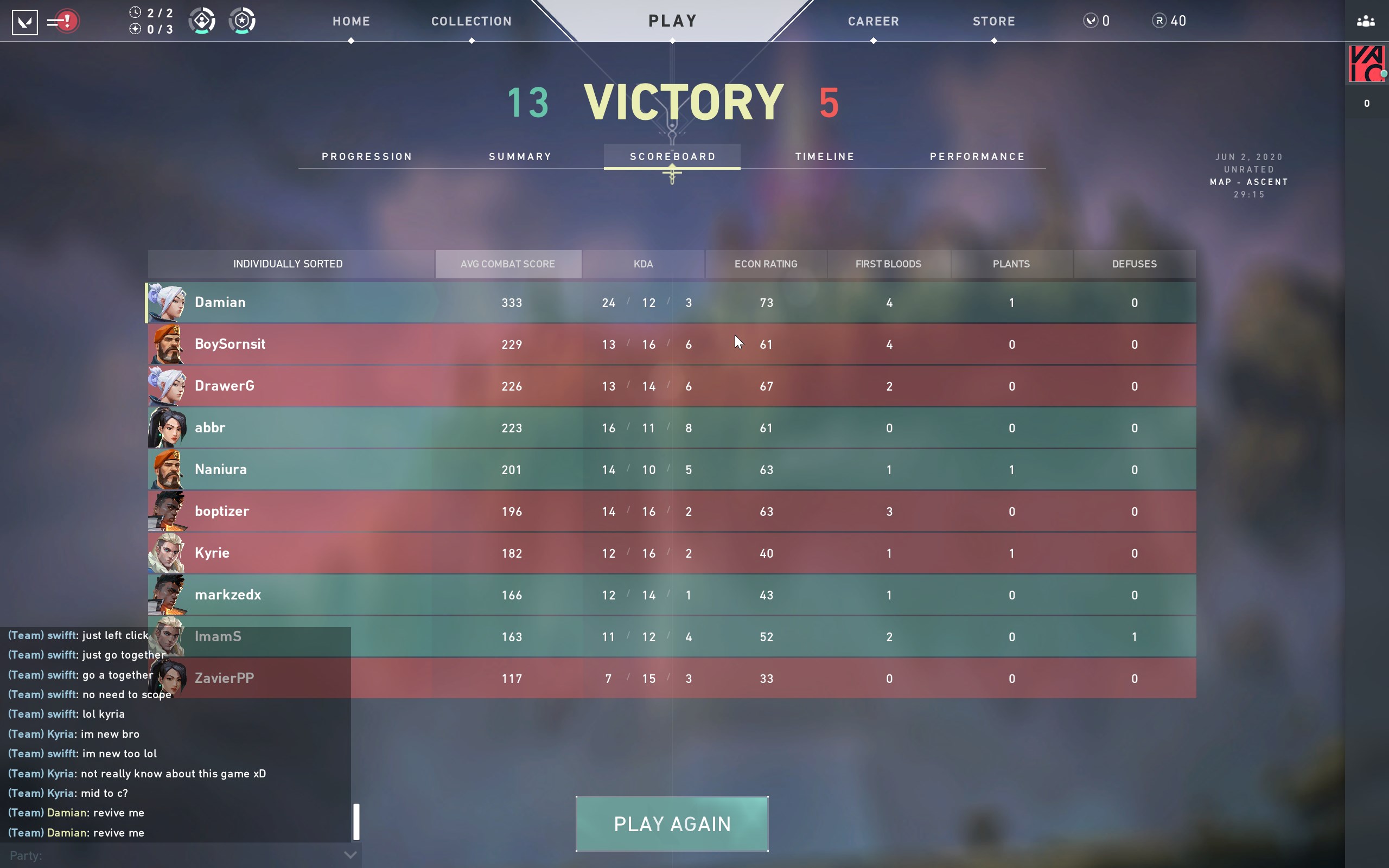Viewport: 1389px width, 868px height.
Task: Sort the scoreboard by KDA
Action: pyautogui.click(x=643, y=264)
